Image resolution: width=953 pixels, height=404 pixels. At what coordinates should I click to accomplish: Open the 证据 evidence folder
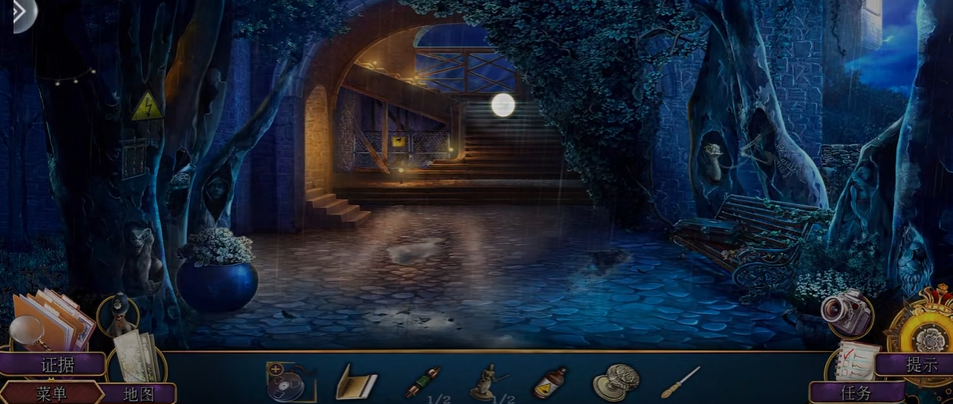[56, 364]
